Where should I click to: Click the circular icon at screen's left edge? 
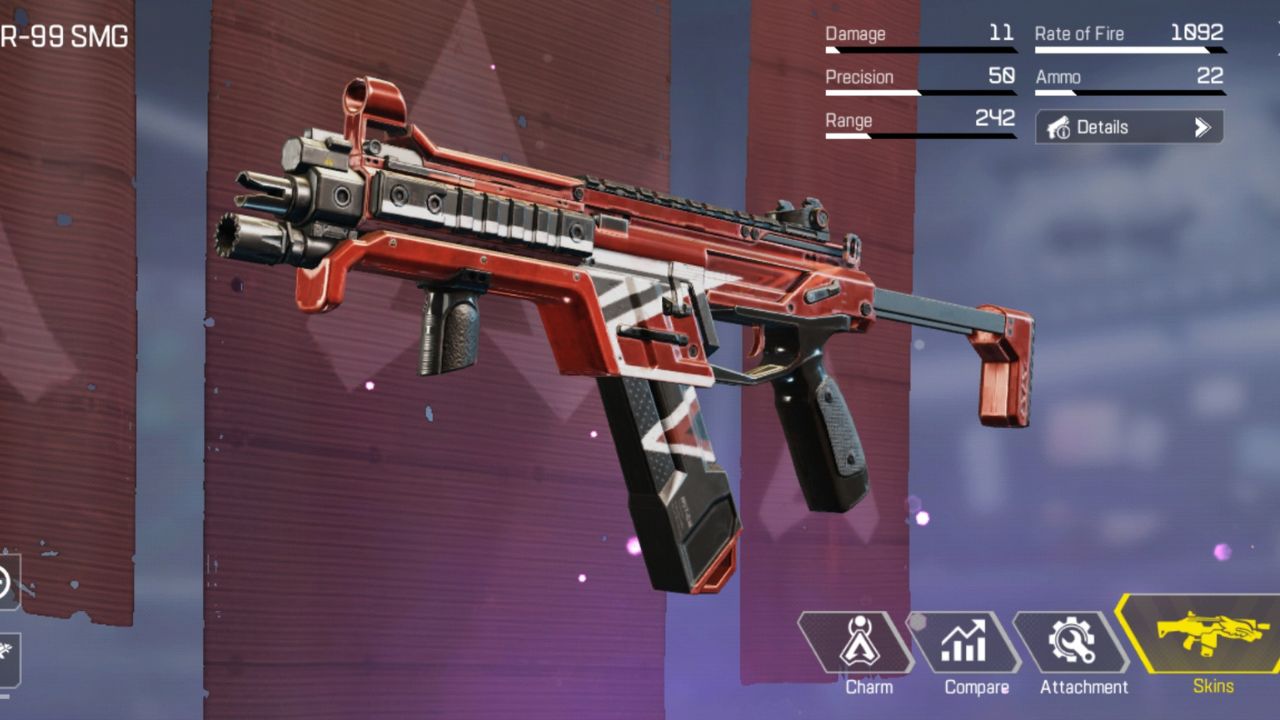[x=5, y=580]
